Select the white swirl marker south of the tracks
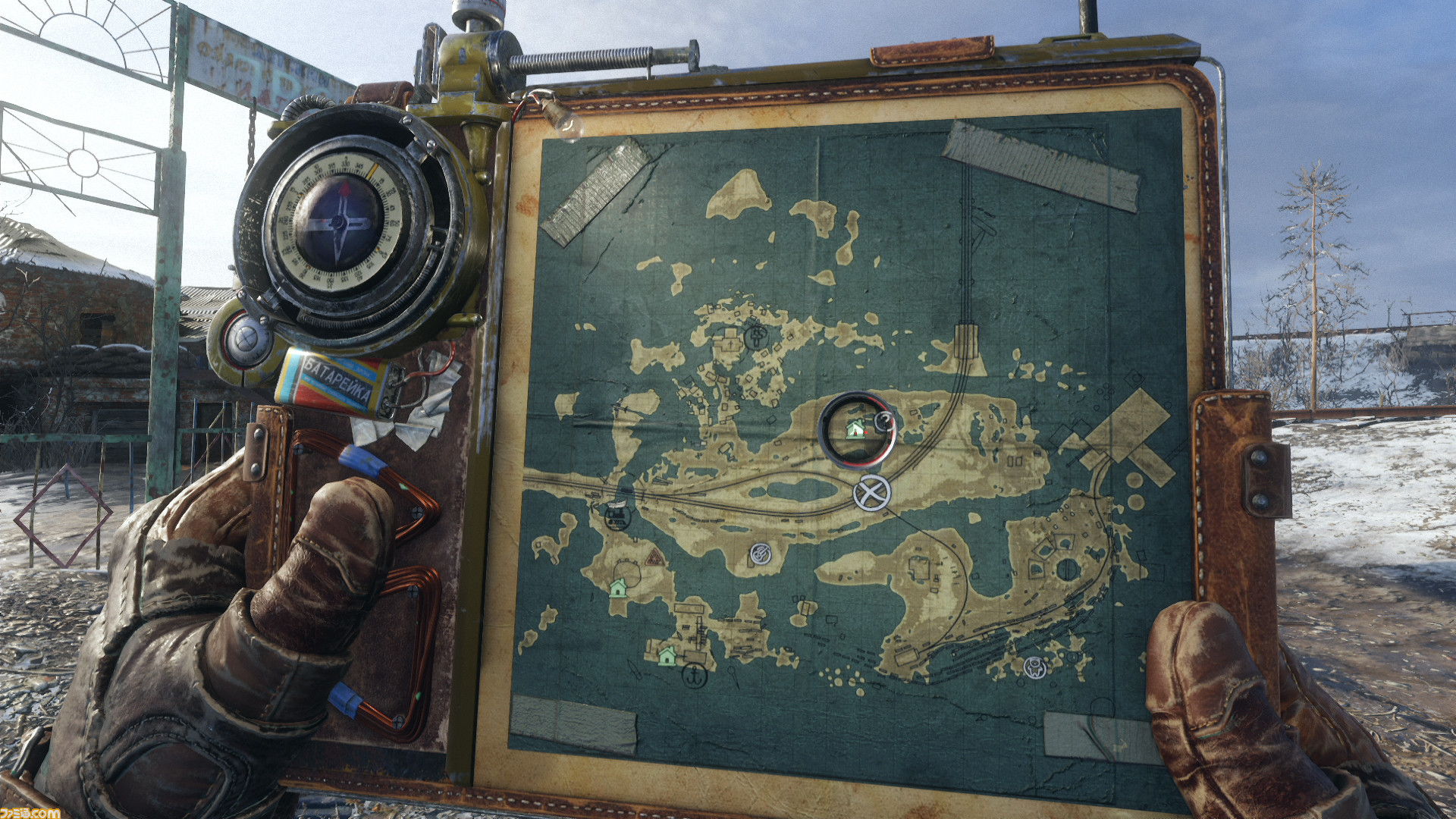 (761, 554)
